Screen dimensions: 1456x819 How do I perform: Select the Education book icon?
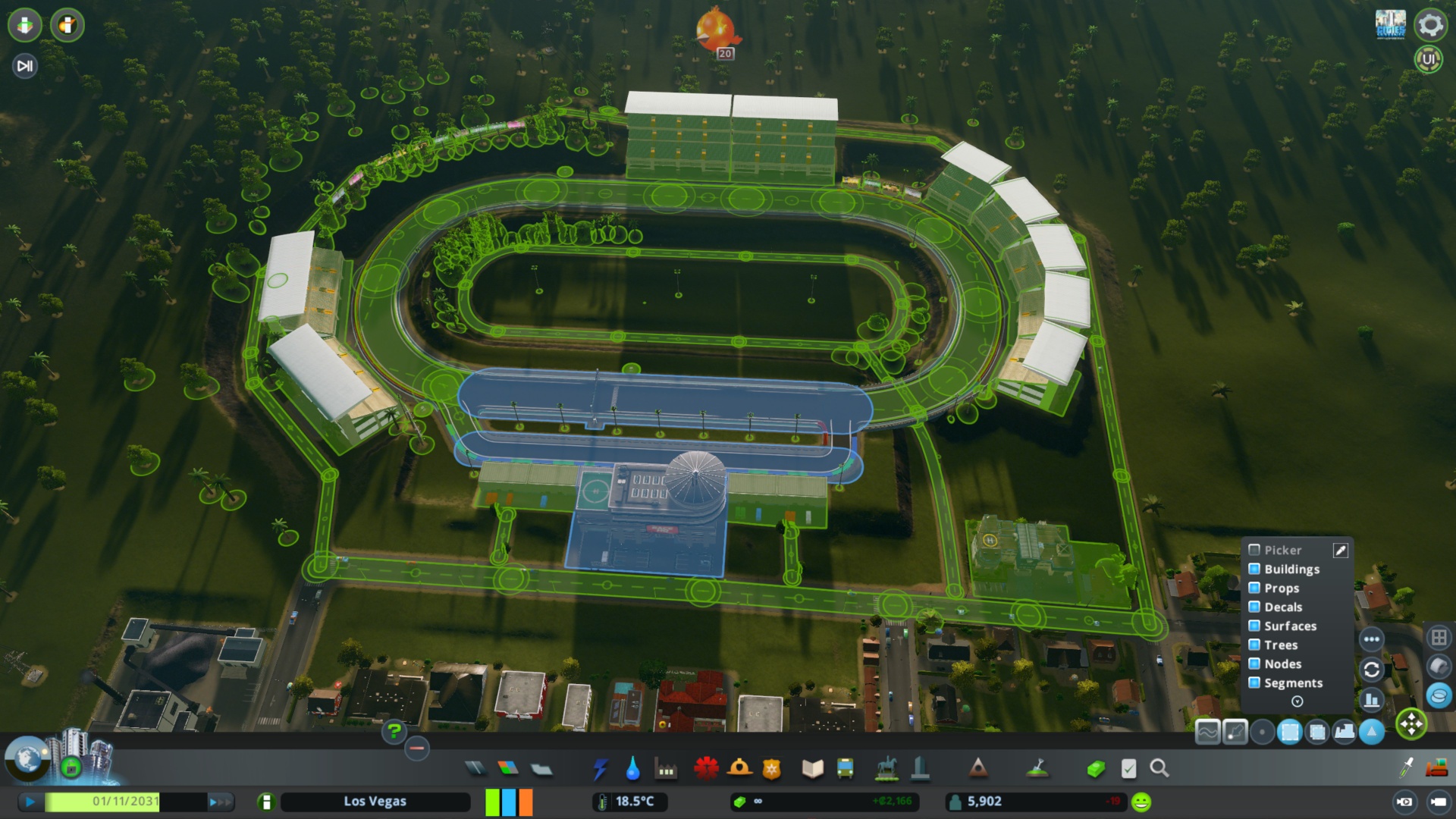click(811, 767)
